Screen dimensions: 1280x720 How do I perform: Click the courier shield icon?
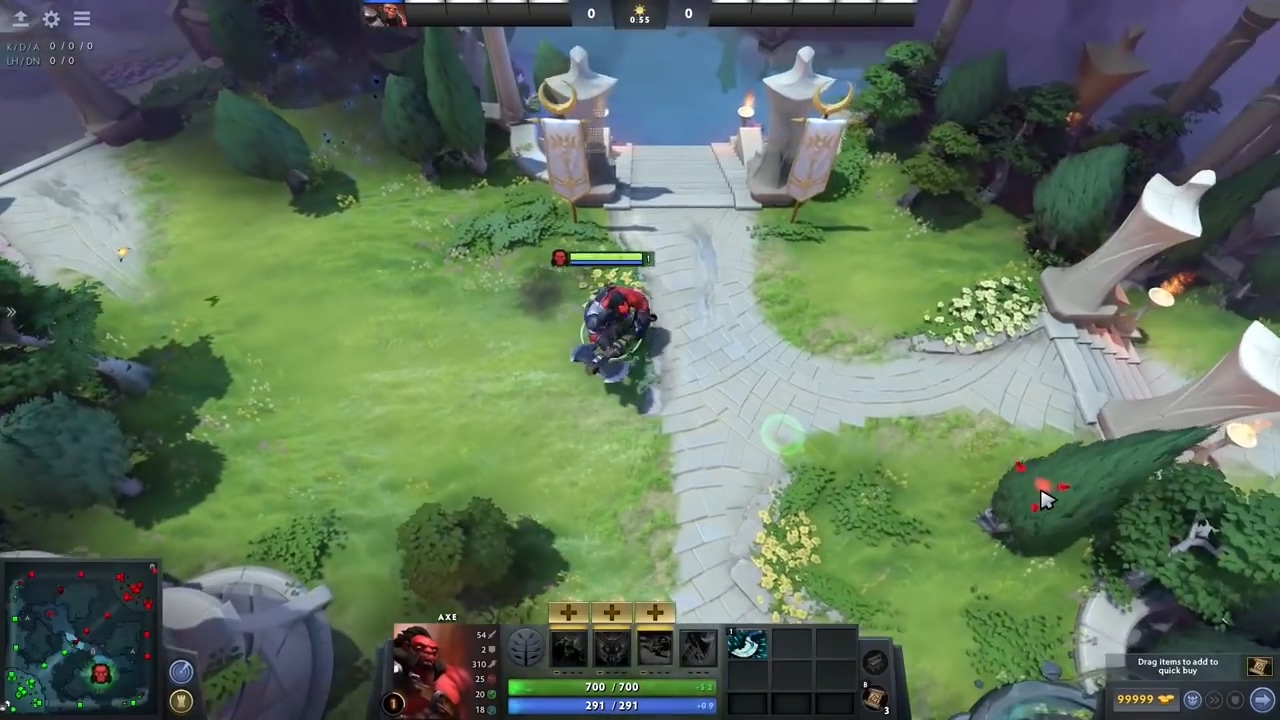tap(1236, 700)
